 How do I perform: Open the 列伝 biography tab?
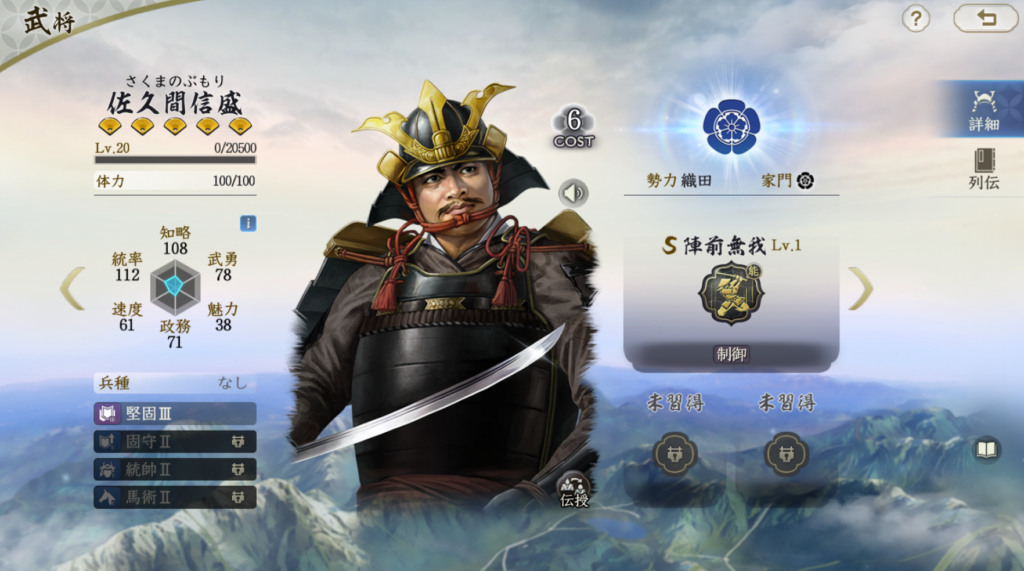[984, 169]
